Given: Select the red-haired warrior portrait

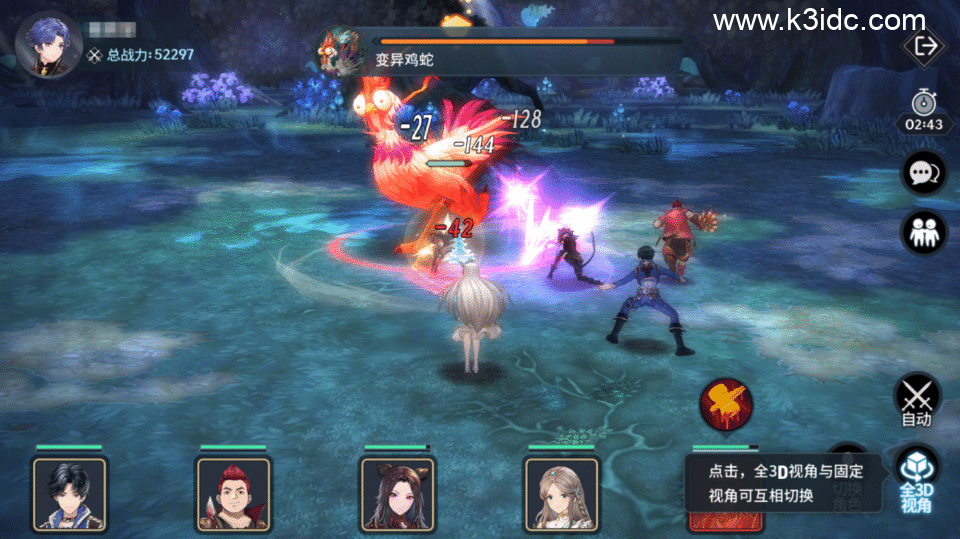Looking at the screenshot, I should tap(234, 492).
